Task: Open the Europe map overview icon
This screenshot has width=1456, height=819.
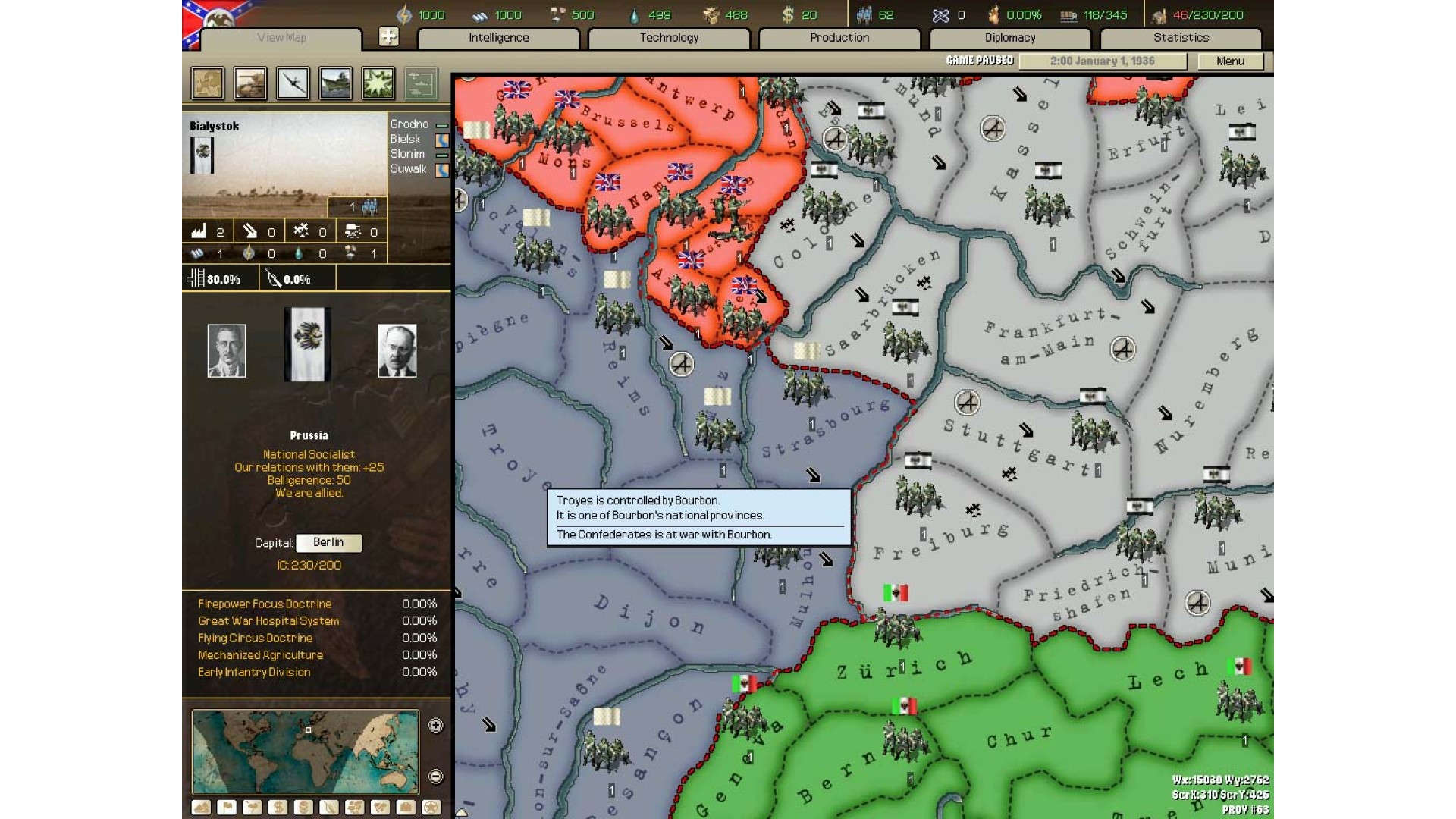Action: (208, 83)
